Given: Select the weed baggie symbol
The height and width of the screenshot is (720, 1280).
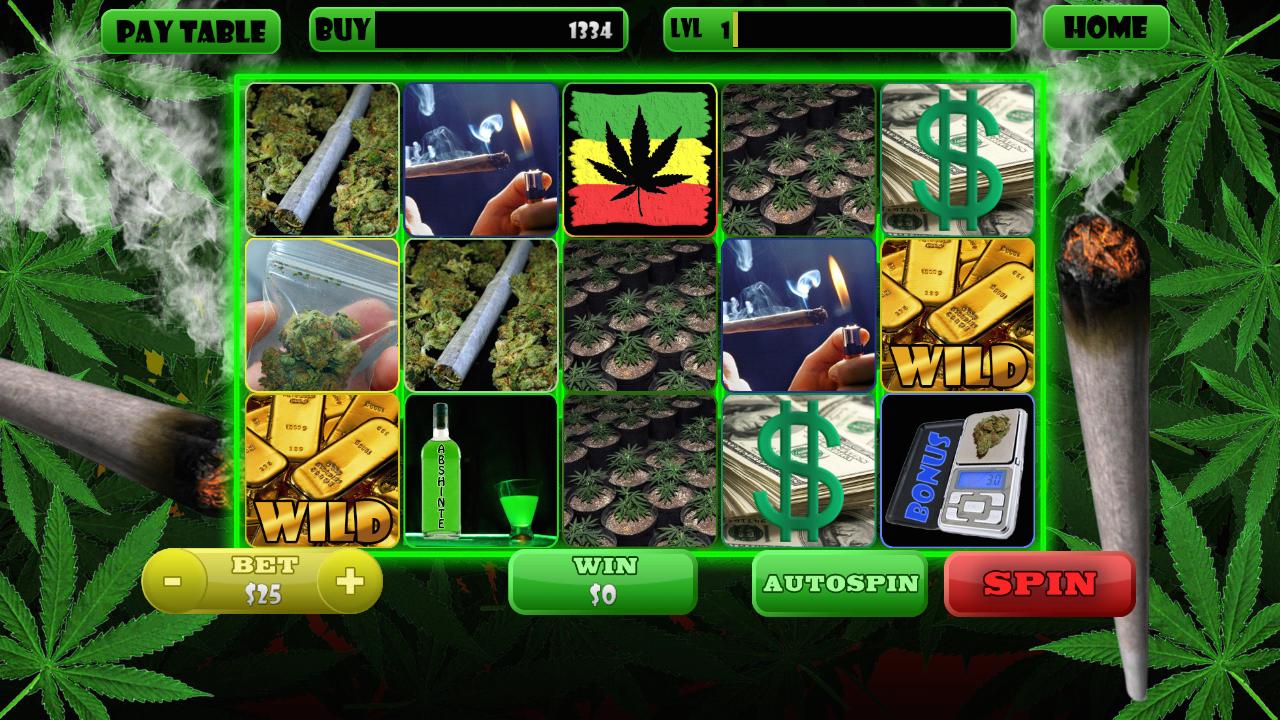Looking at the screenshot, I should coord(320,314).
